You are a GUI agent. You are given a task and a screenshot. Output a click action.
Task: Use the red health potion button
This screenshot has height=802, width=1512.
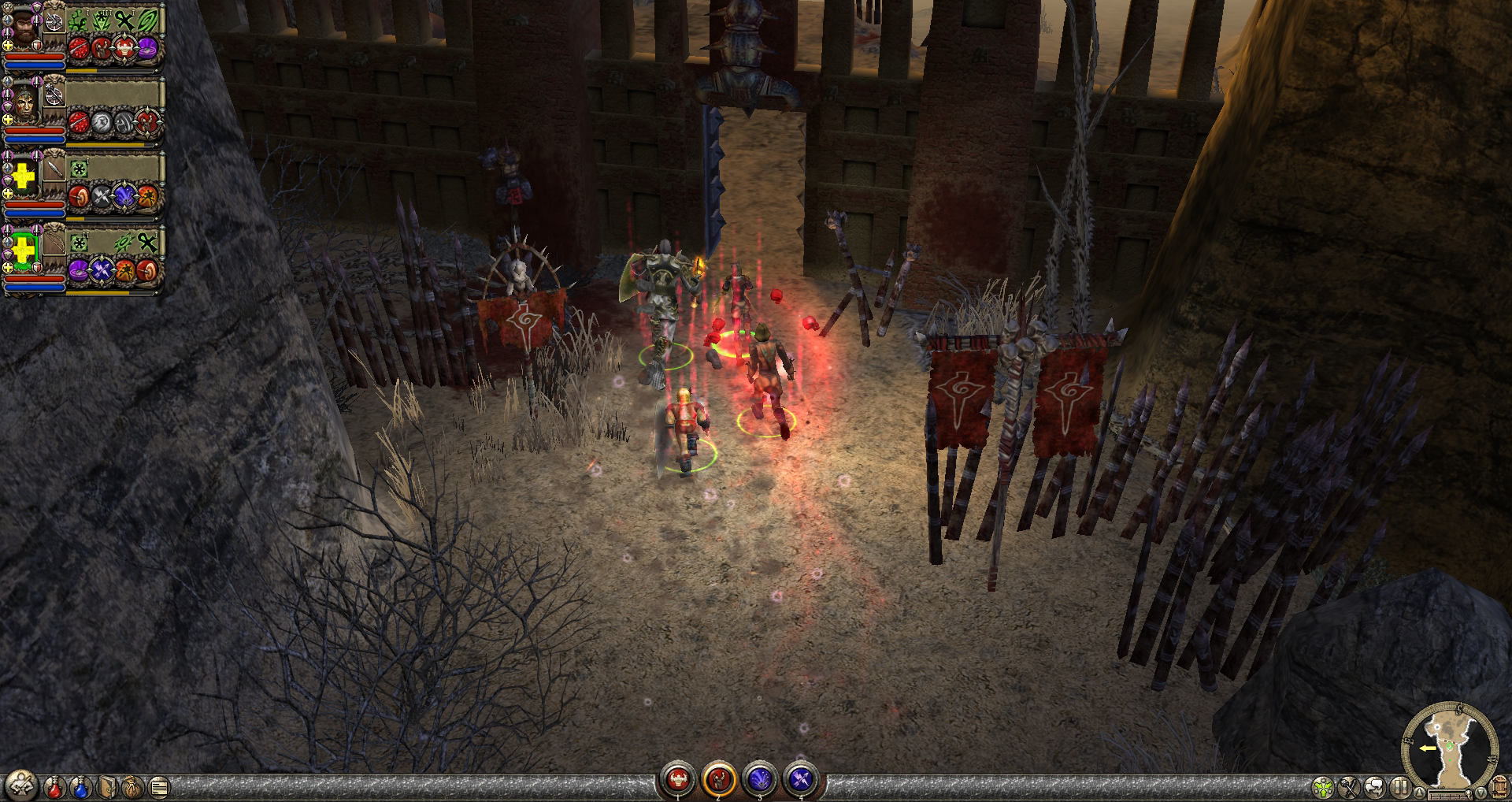pos(54,786)
